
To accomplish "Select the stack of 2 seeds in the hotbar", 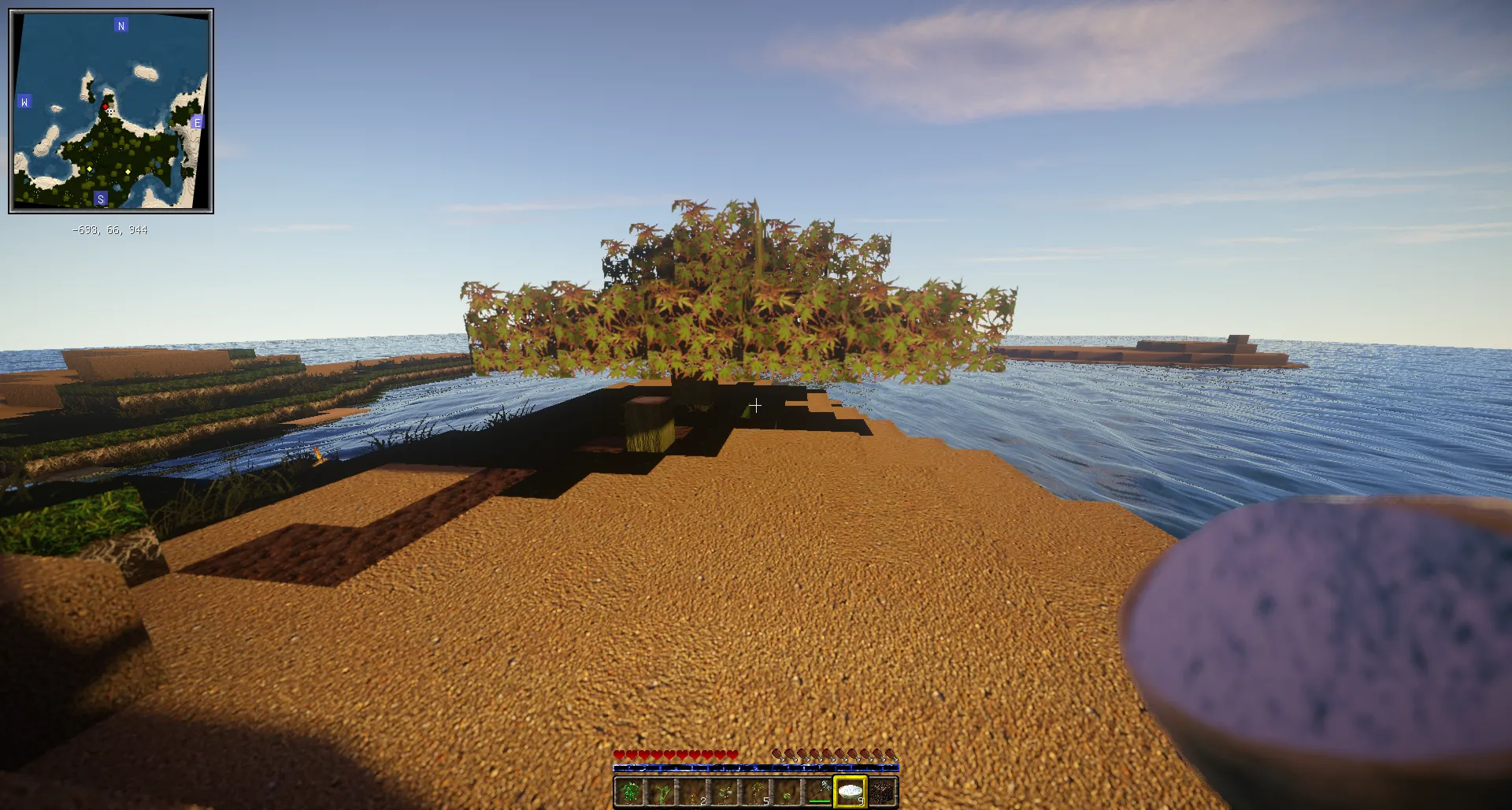I will [x=691, y=791].
